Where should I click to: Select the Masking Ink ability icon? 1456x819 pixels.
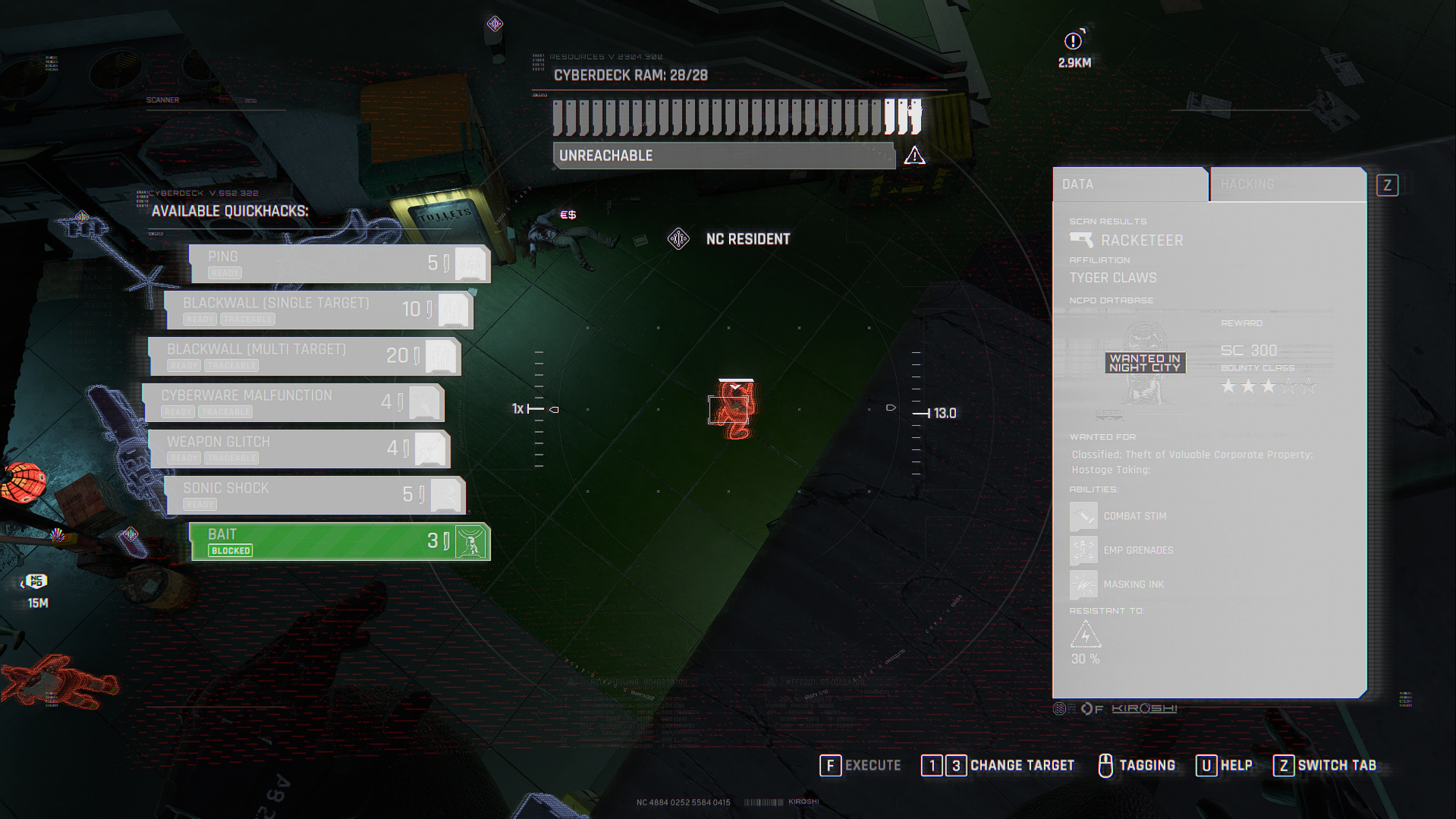point(1083,584)
